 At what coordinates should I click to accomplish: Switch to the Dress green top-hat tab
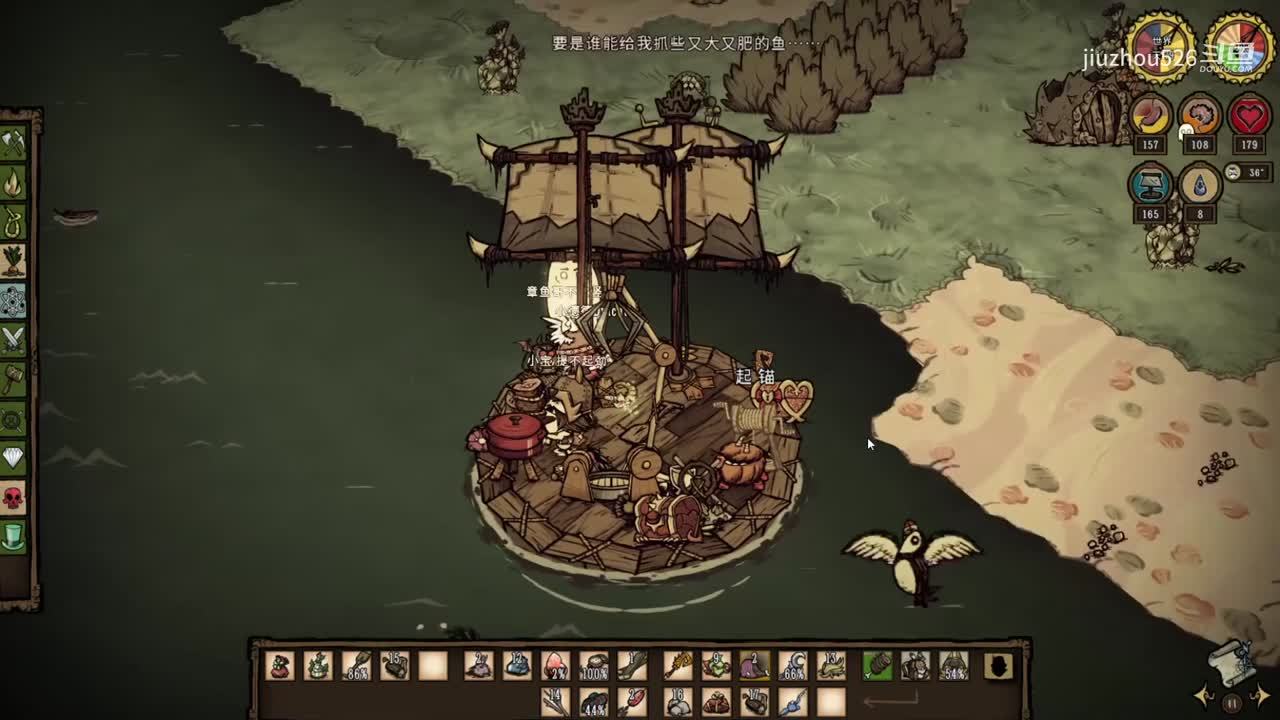pos(13,537)
